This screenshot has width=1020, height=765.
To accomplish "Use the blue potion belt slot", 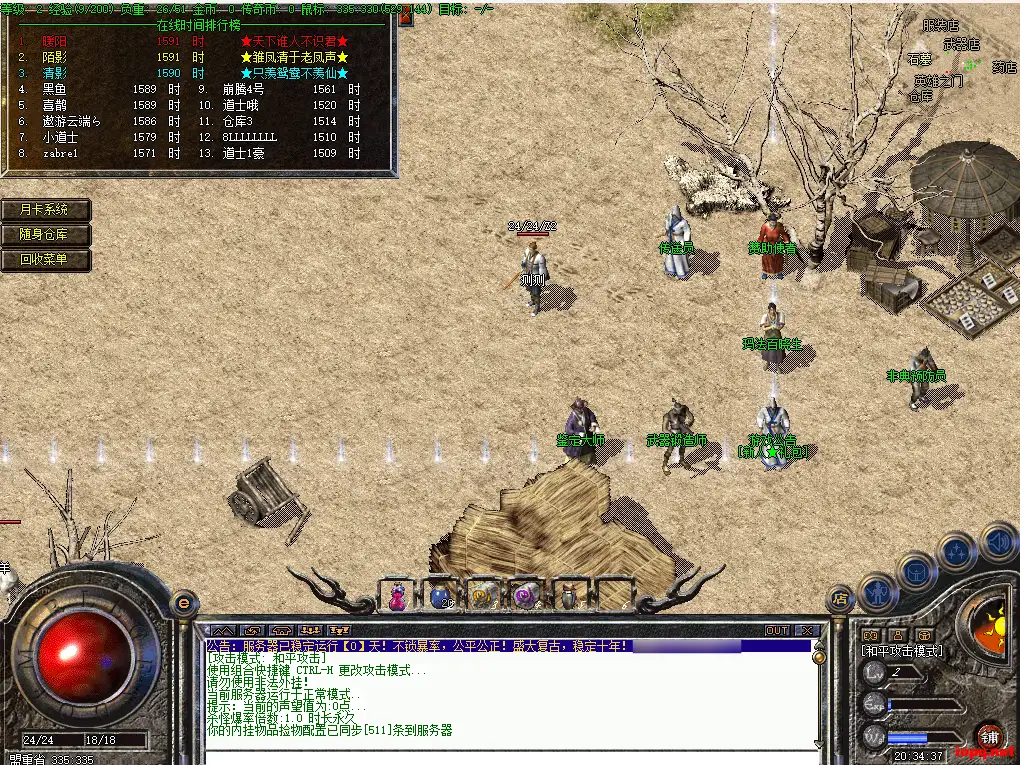I will [x=440, y=596].
